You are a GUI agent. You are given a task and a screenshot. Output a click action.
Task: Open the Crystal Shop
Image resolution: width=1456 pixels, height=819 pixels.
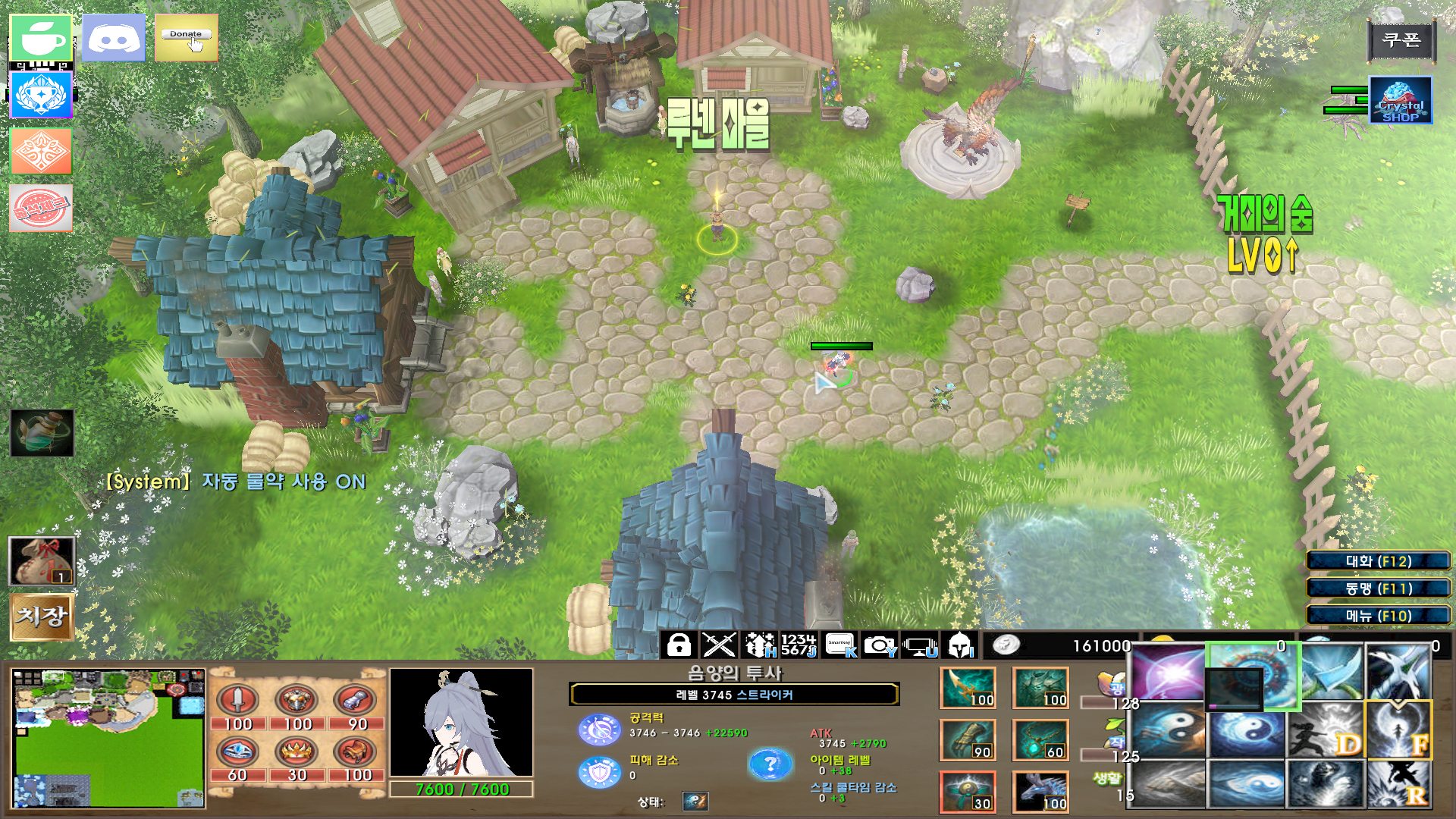1400,101
